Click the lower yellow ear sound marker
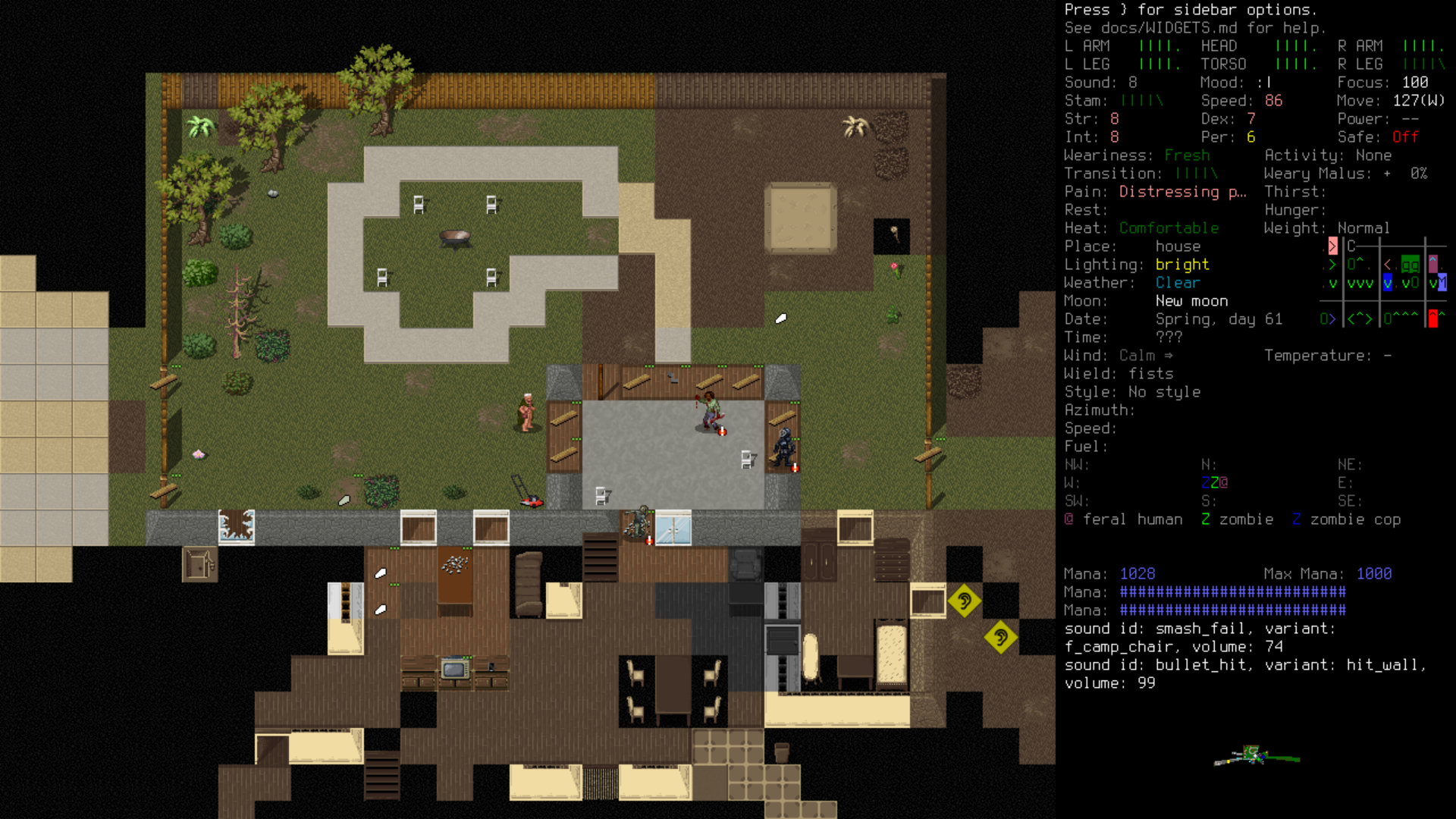Image resolution: width=1456 pixels, height=819 pixels. [x=1001, y=638]
